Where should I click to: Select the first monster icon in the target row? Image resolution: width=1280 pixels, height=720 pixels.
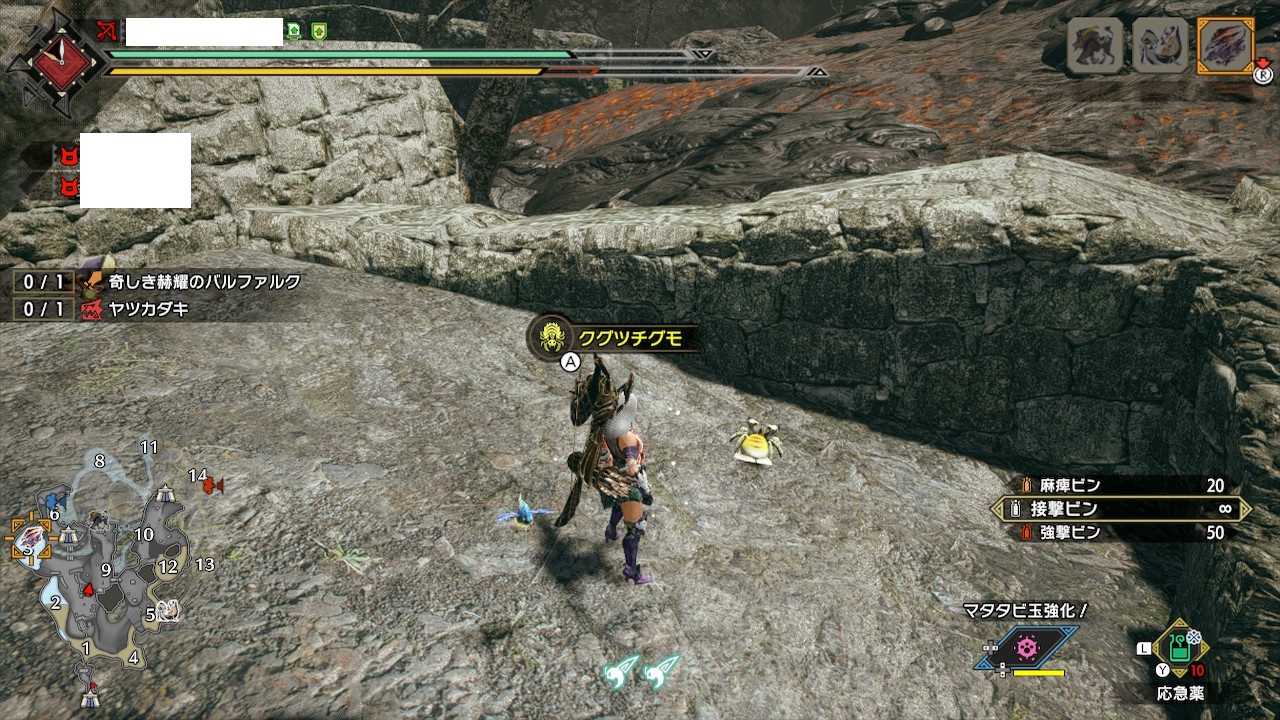point(1093,46)
